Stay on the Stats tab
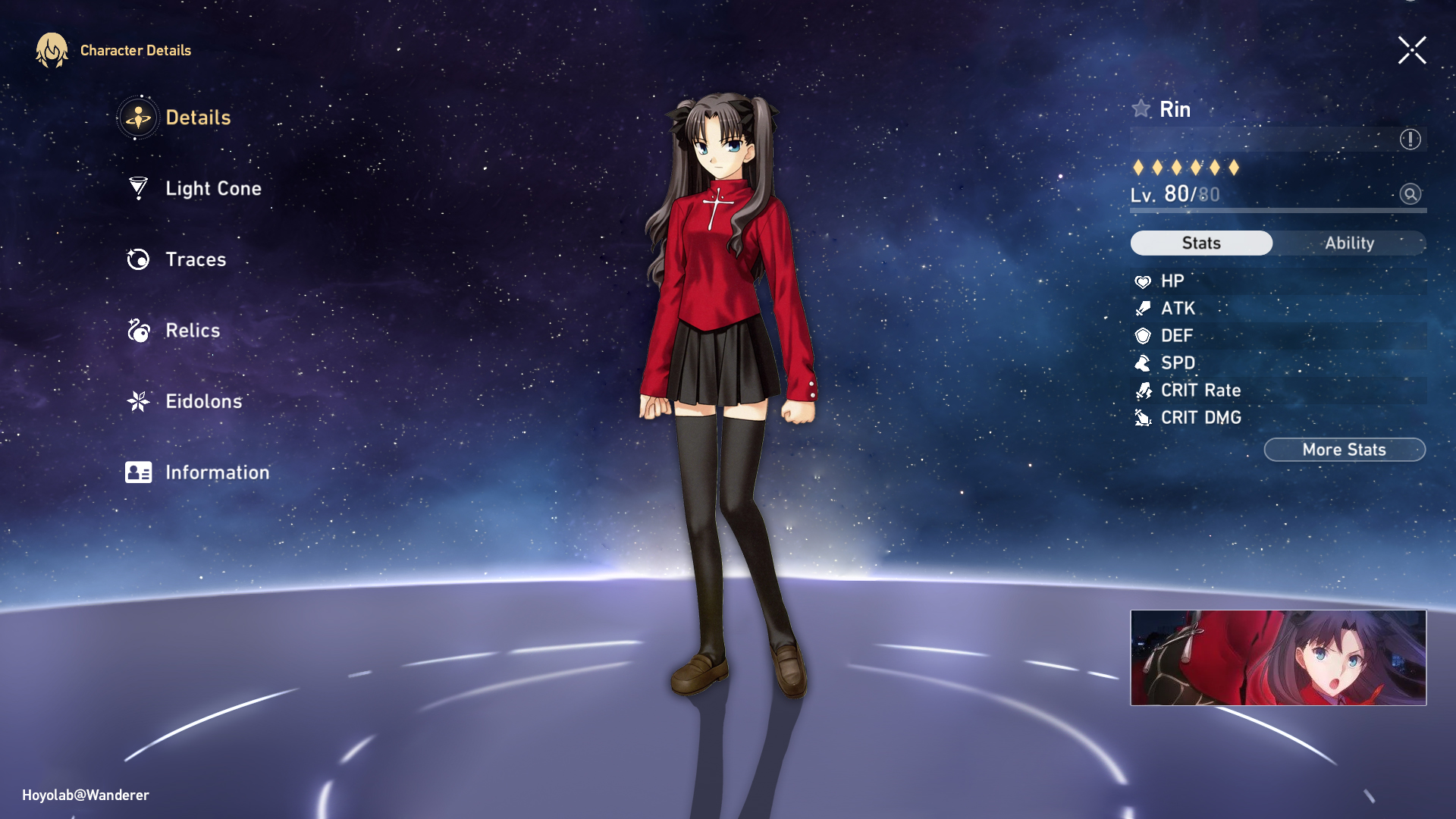Viewport: 1456px width, 819px height. tap(1201, 243)
